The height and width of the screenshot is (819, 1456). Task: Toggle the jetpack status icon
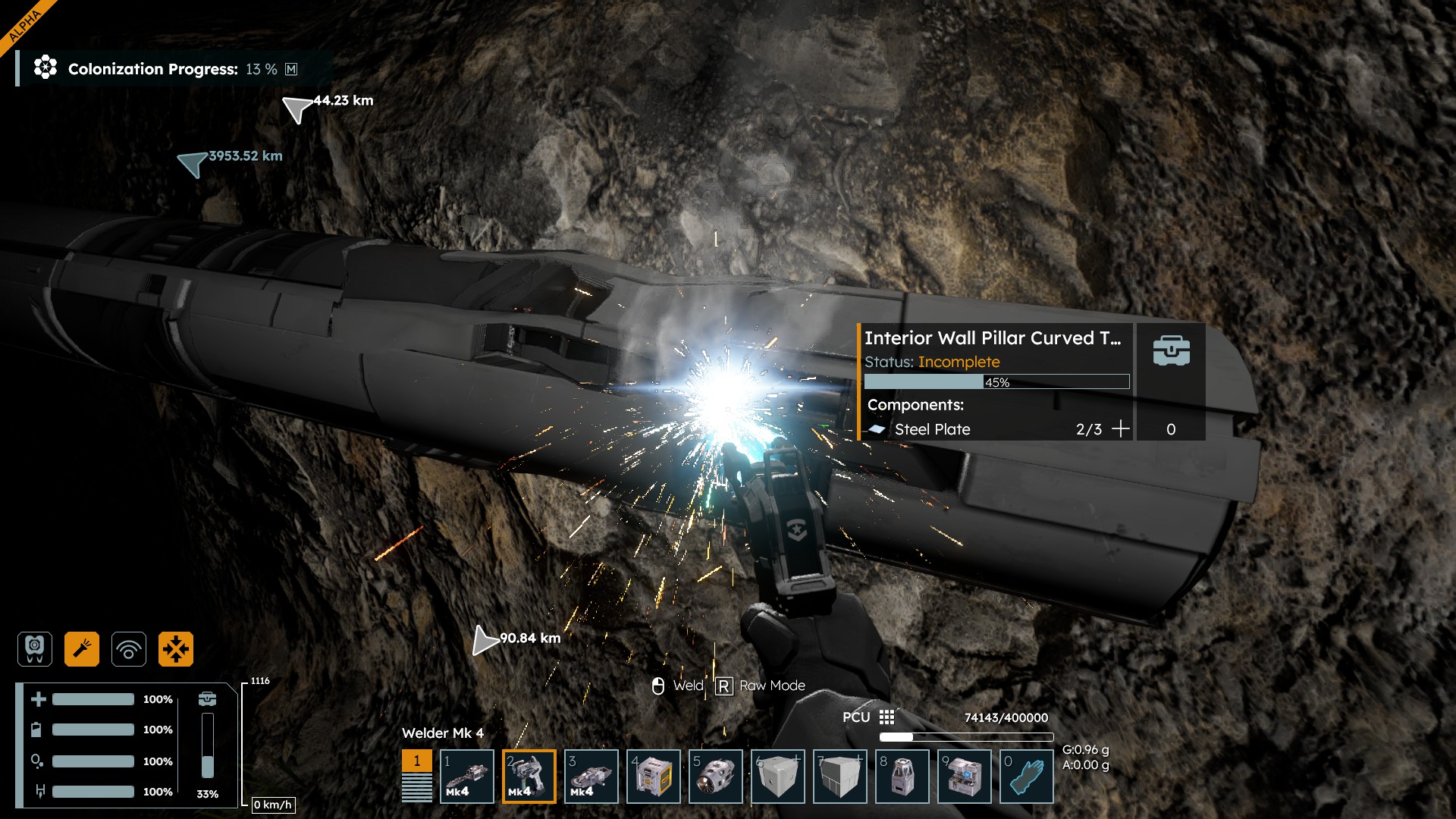tap(35, 649)
